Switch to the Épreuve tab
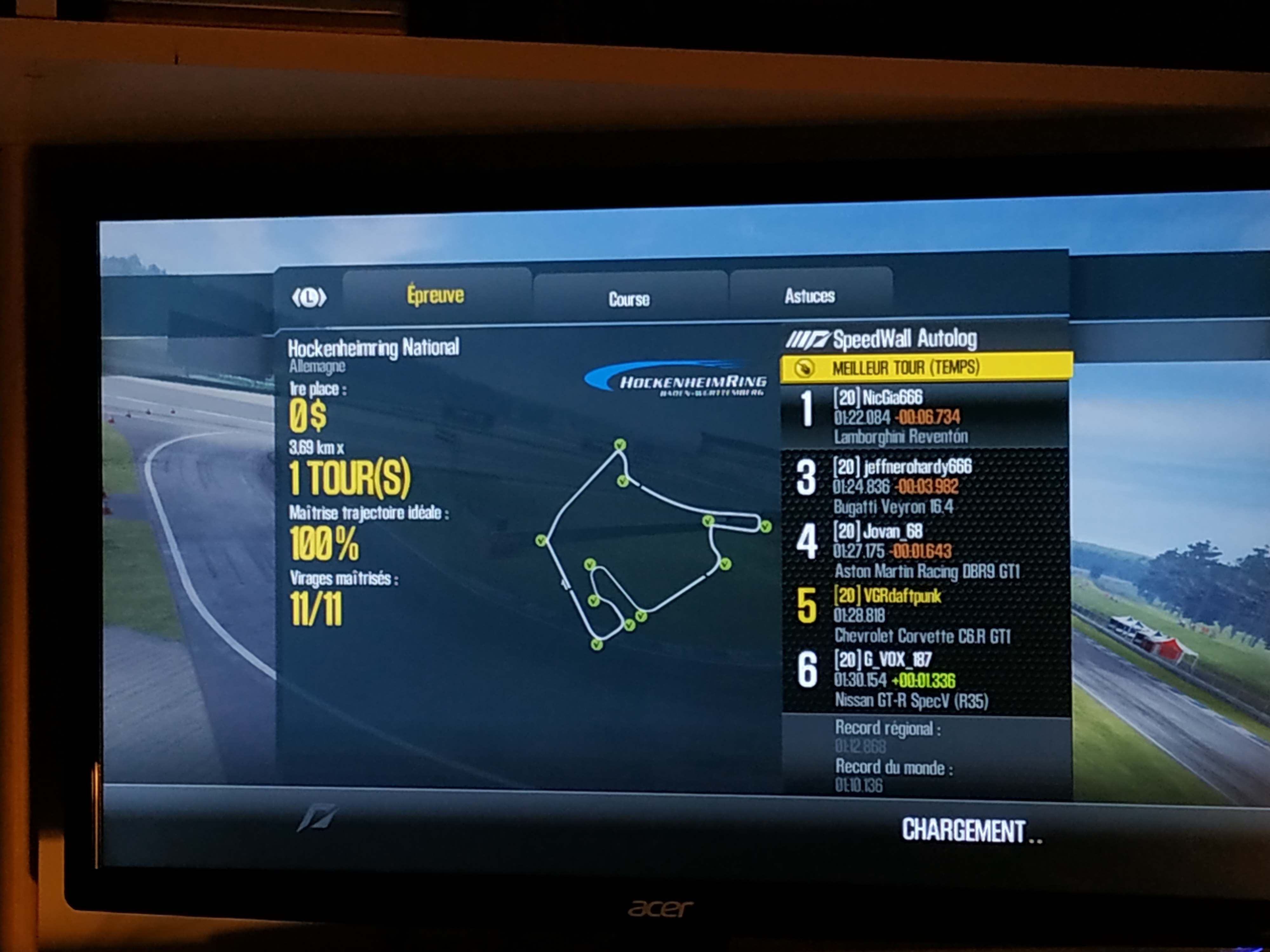Screen dimensions: 1270x952 tap(435, 295)
